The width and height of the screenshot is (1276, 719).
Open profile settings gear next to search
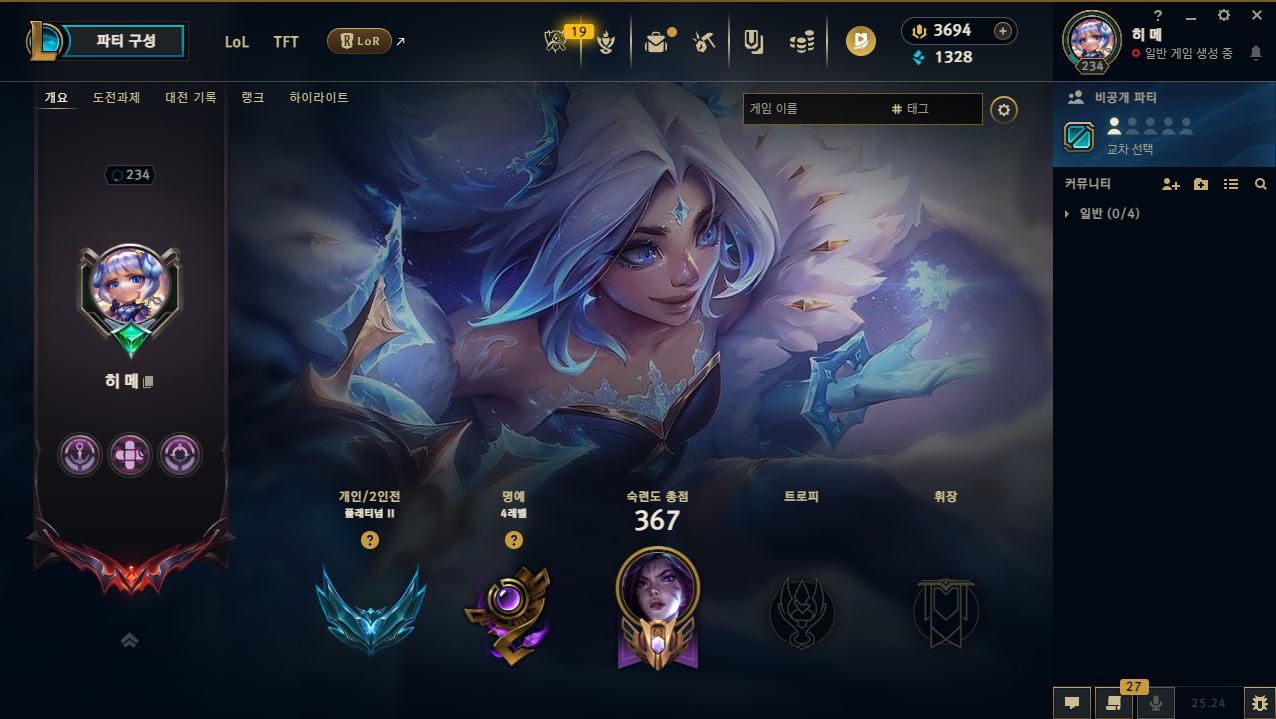1004,109
